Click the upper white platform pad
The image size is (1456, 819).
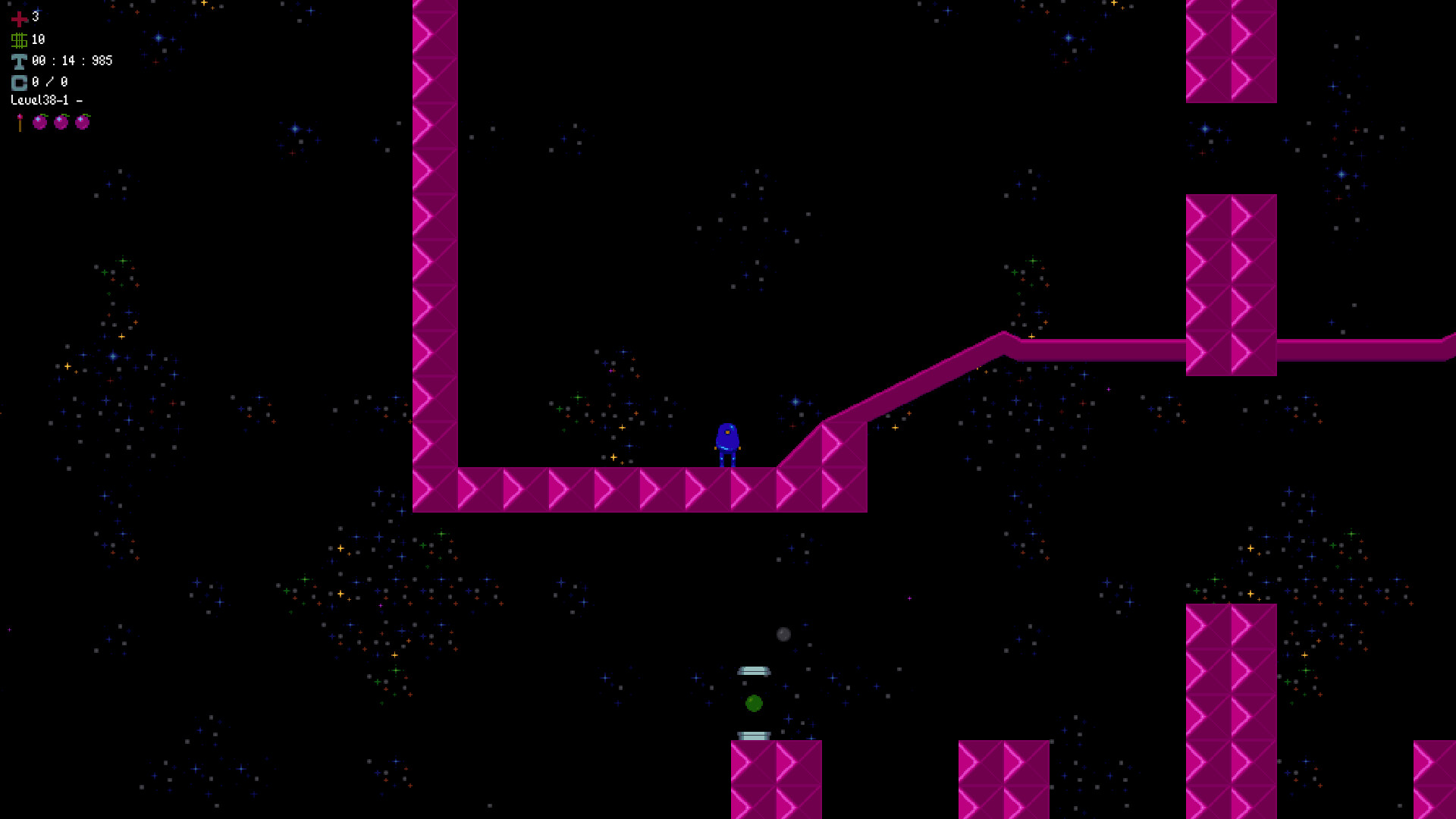point(753,670)
